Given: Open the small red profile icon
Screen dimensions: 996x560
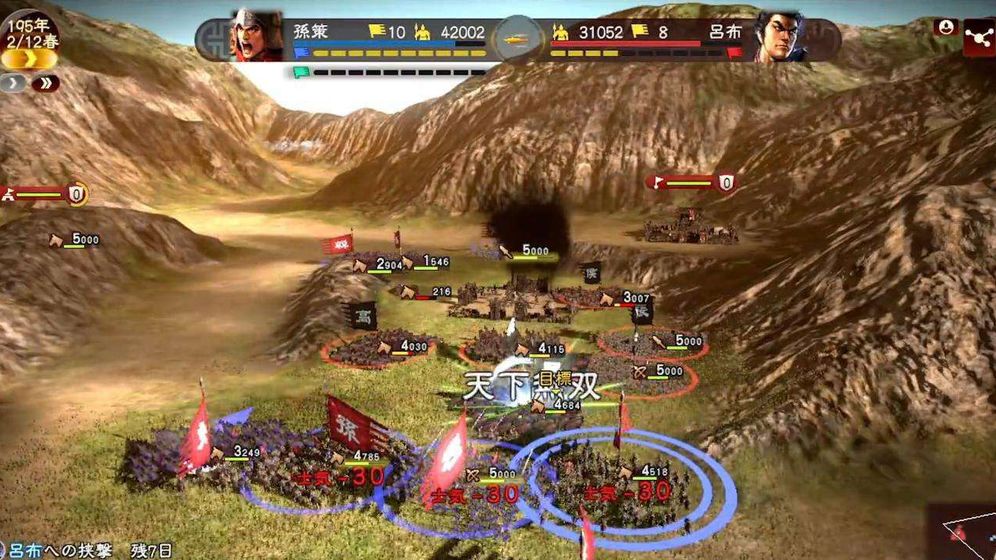Looking at the screenshot, I should 944,27.
